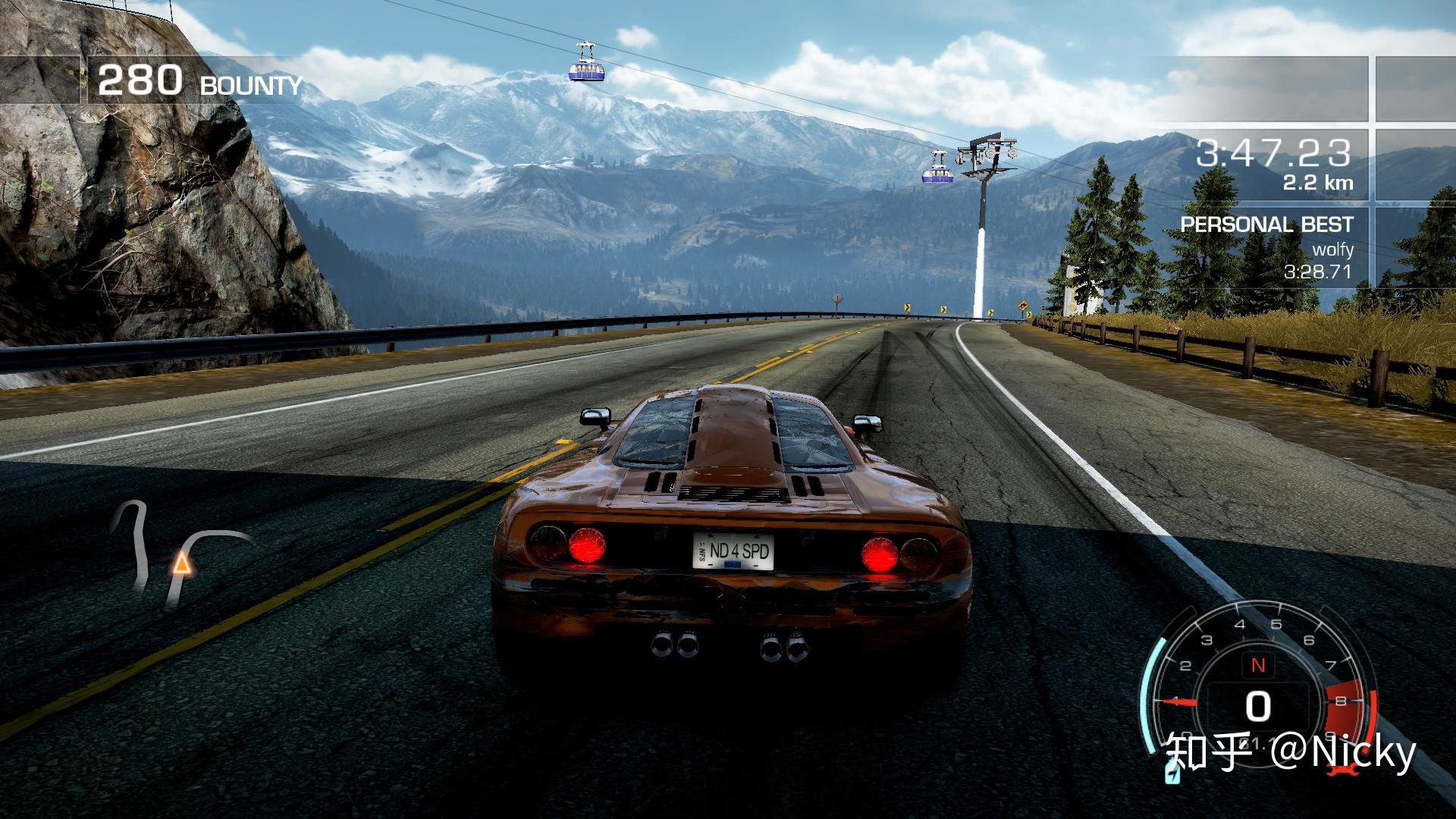The image size is (1456, 819).
Task: Open wolfy's Personal Best panel
Action: point(1266,248)
